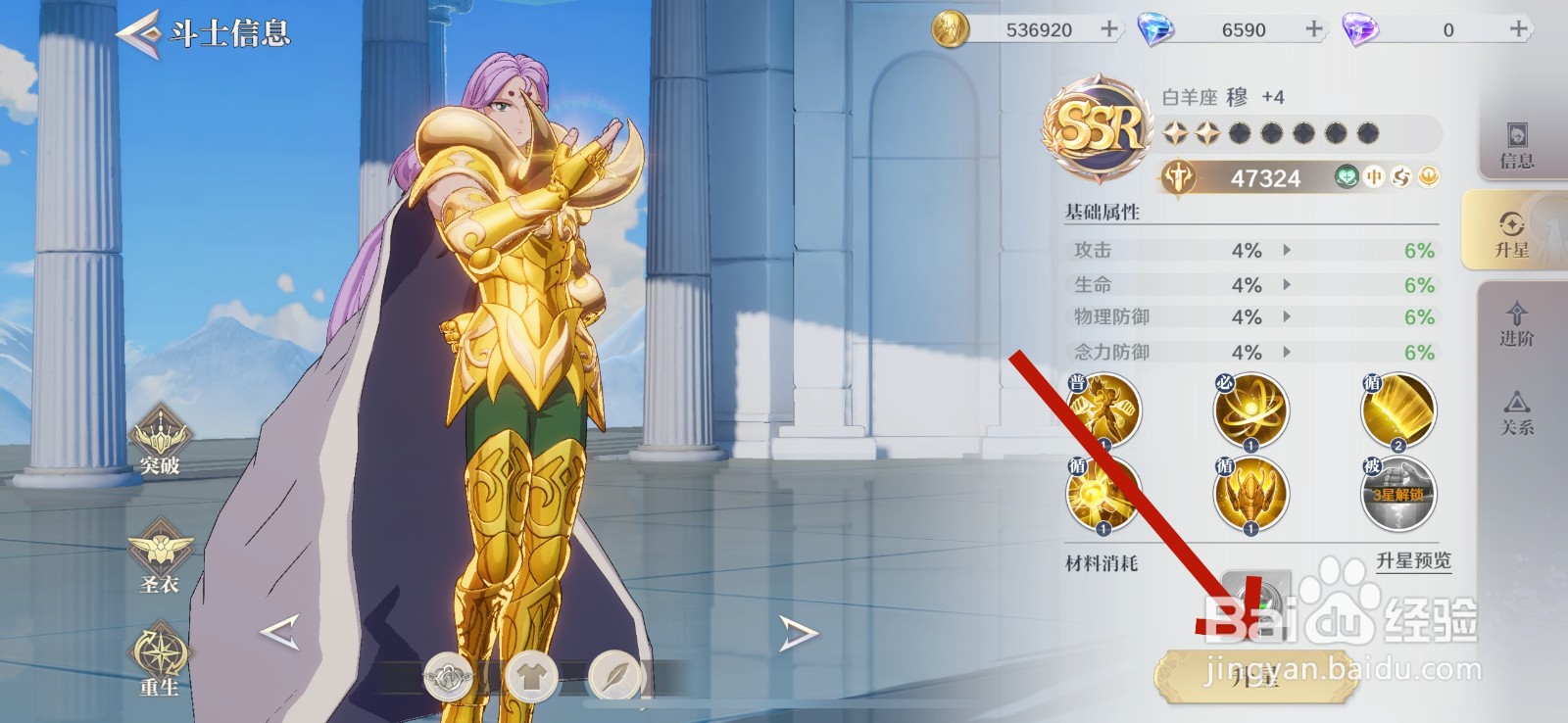Viewport: 1568px width, 723px height.
Task: Toggle the shirt icon to hide armor
Action: tap(532, 676)
